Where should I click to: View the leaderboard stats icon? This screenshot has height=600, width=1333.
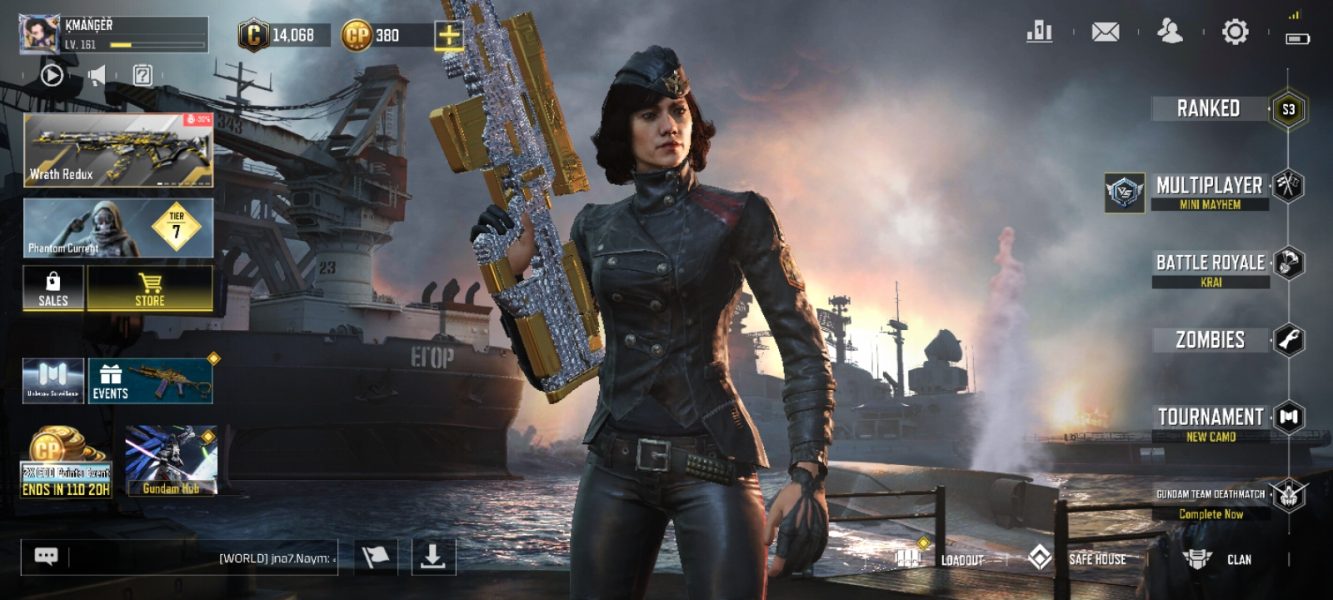click(1040, 32)
